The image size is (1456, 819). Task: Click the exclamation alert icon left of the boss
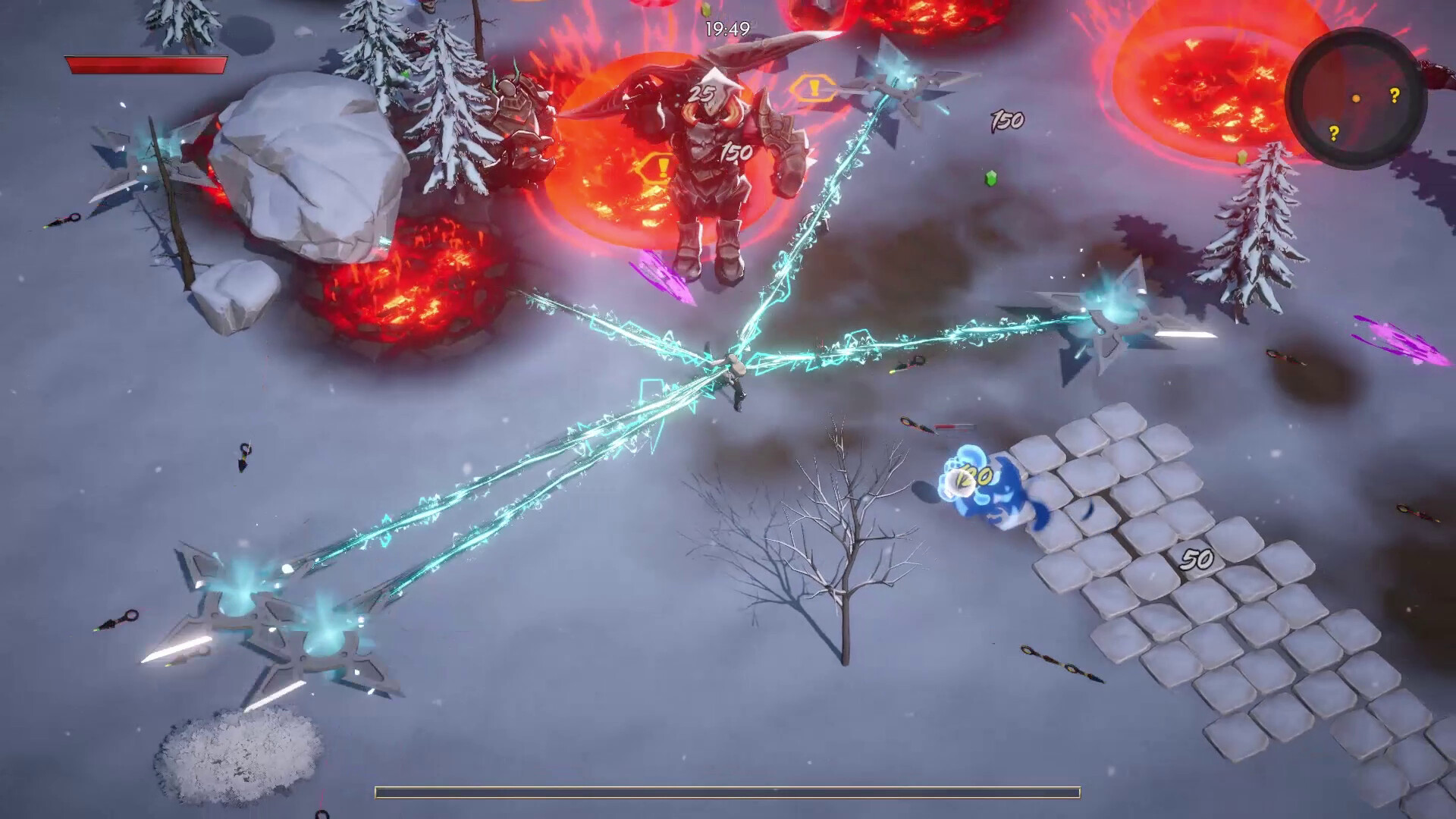[x=659, y=165]
